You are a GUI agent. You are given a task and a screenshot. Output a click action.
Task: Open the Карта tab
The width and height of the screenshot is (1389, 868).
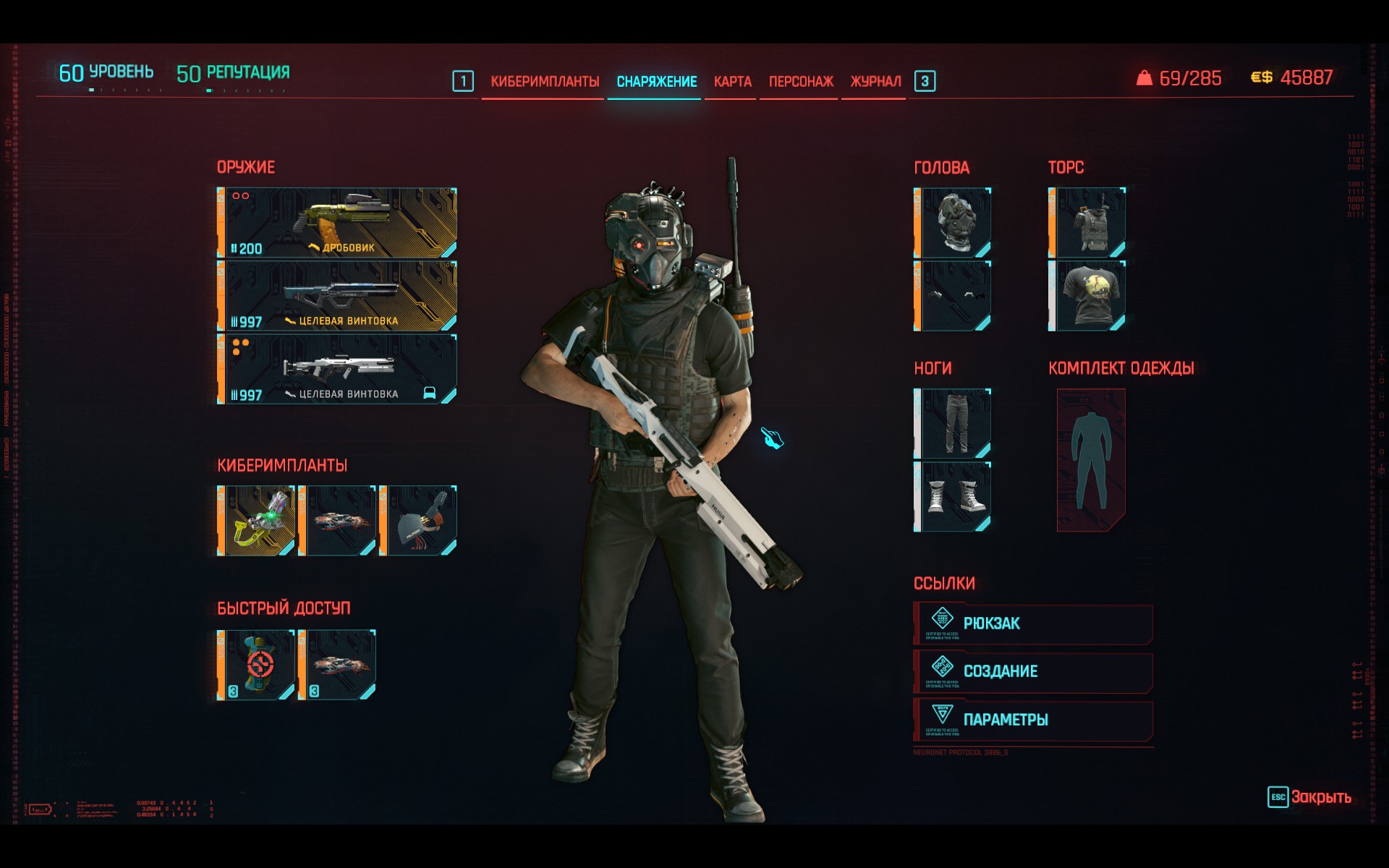coord(732,82)
